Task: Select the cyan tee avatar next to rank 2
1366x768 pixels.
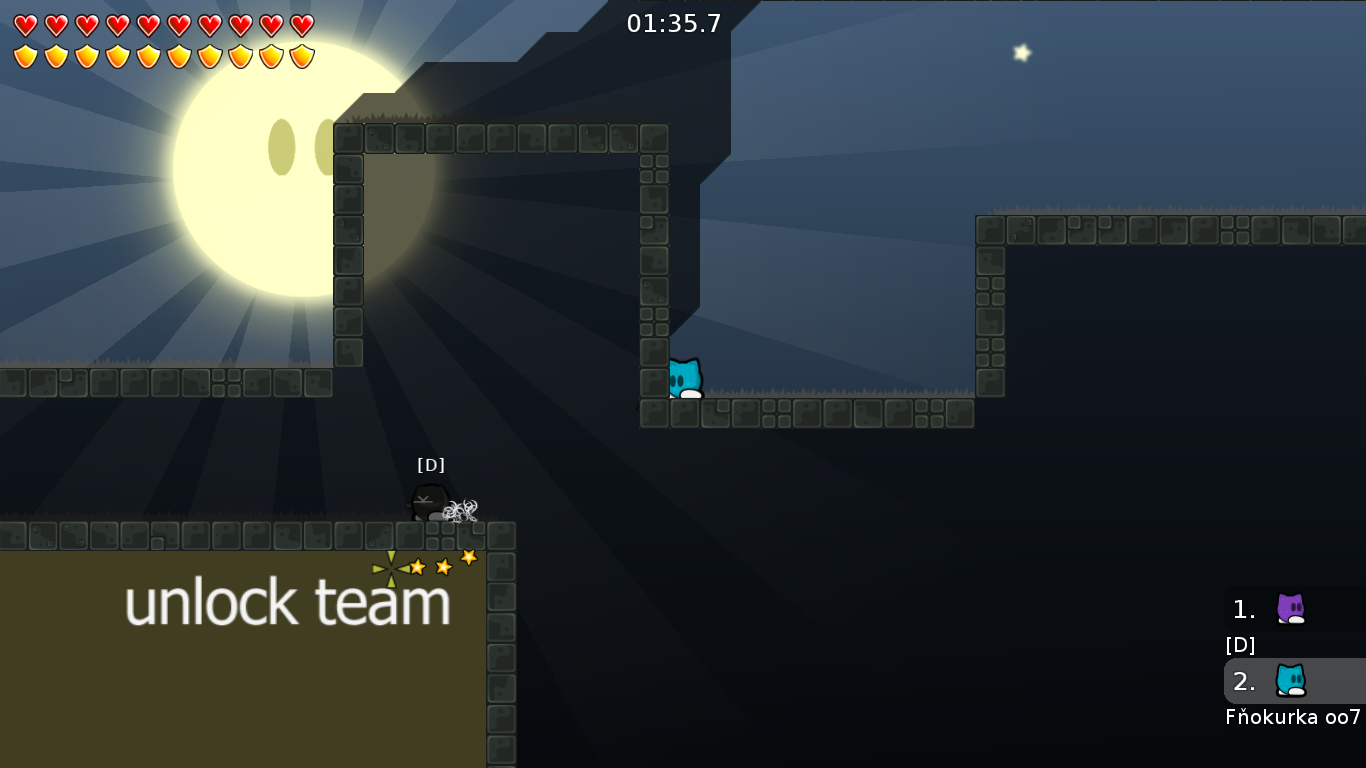Action: coord(1292,682)
